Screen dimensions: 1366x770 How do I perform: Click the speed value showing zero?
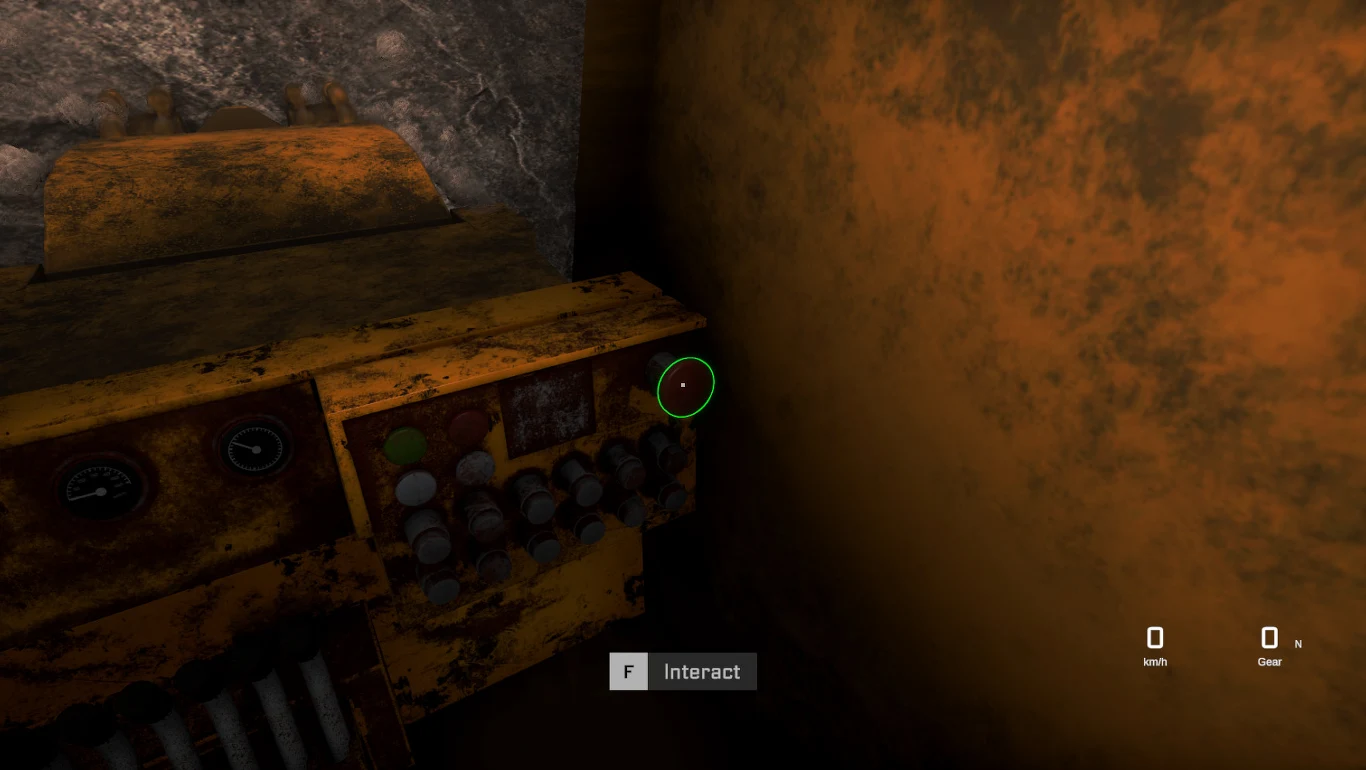[x=1155, y=638]
